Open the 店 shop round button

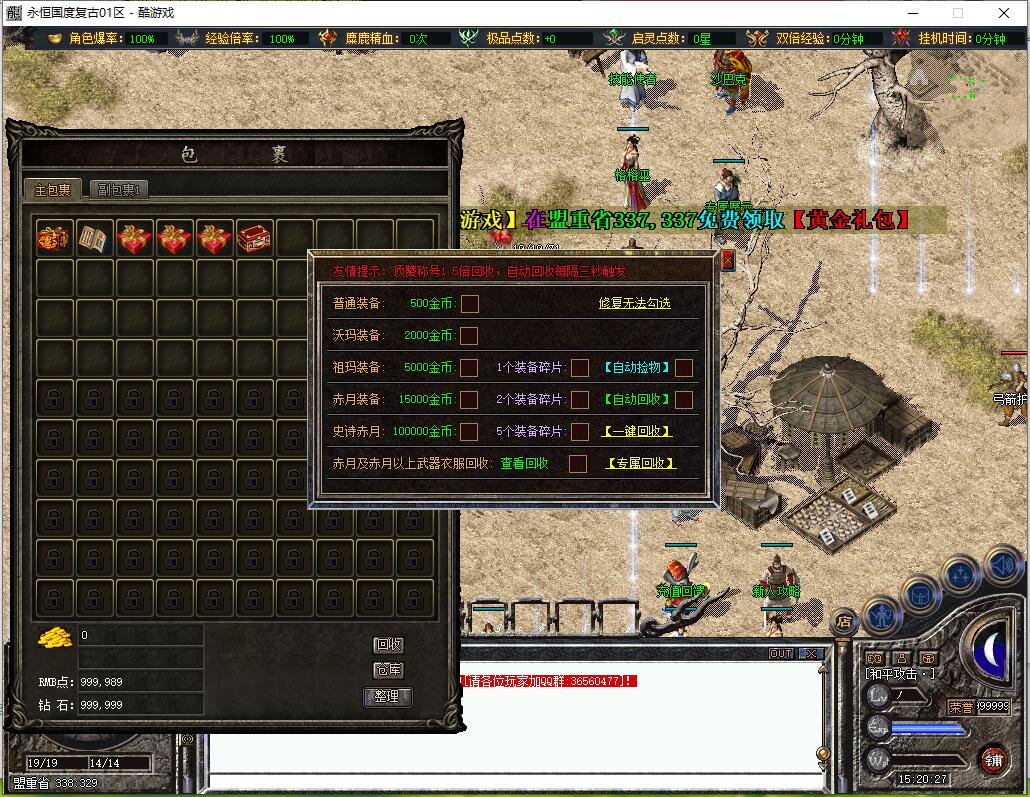coord(845,621)
